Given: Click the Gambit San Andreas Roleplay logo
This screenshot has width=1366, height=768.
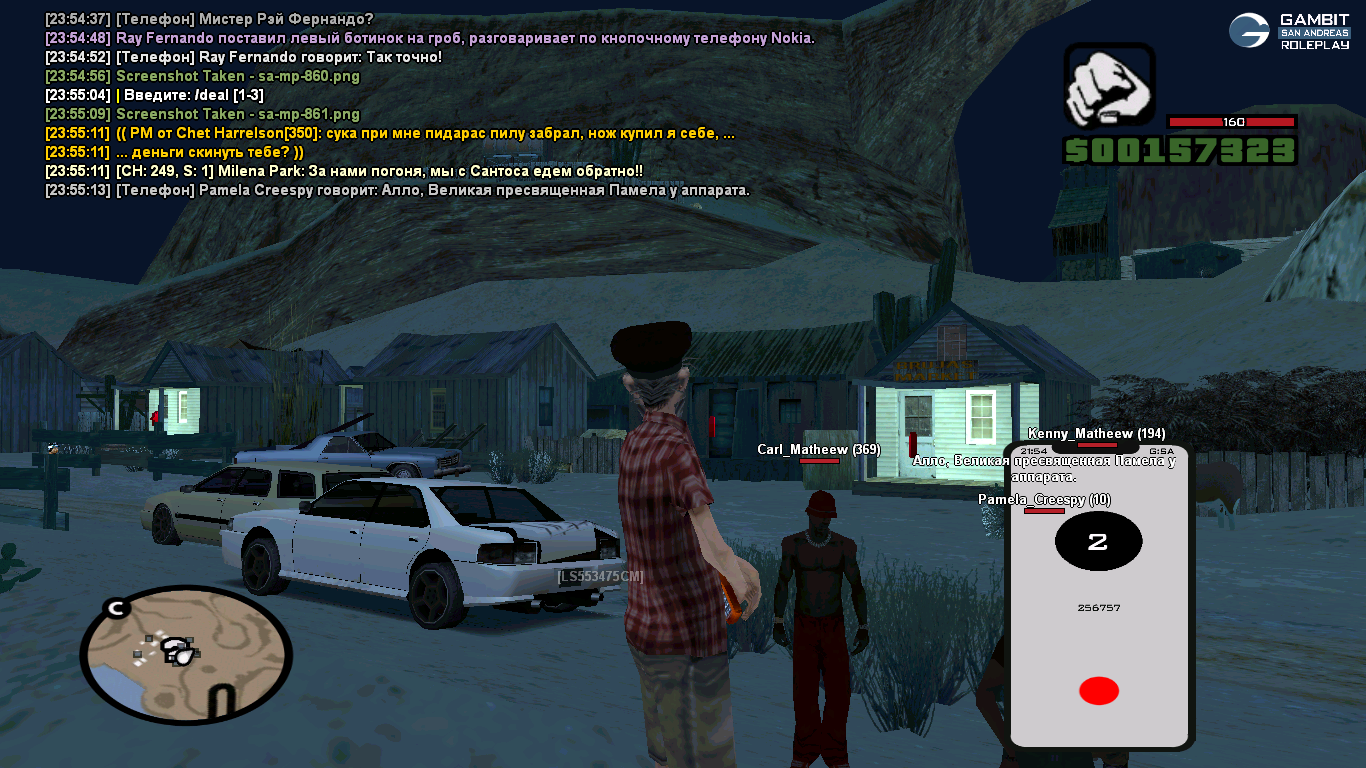Looking at the screenshot, I should pyautogui.click(x=1289, y=32).
